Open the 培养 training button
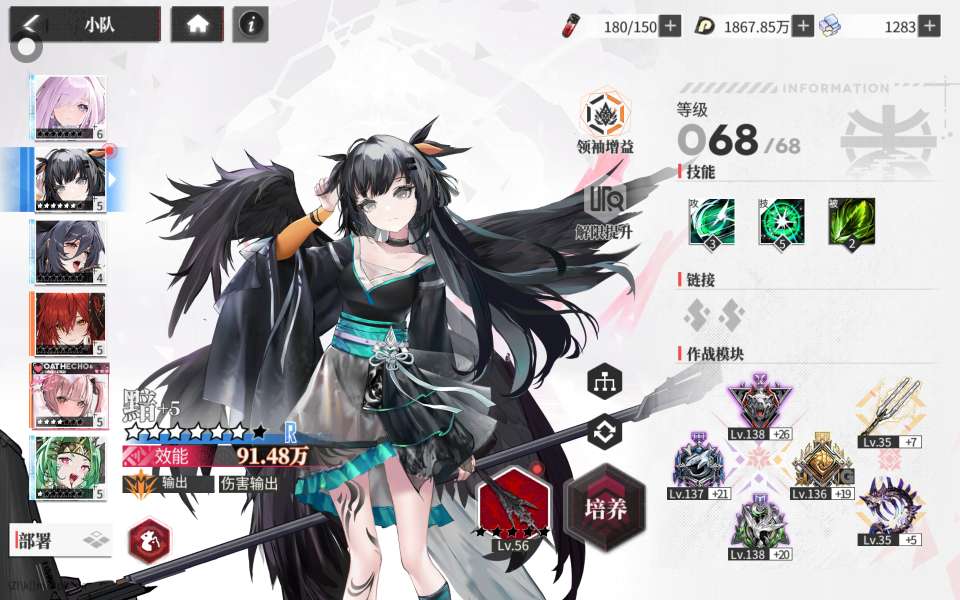 pos(605,507)
